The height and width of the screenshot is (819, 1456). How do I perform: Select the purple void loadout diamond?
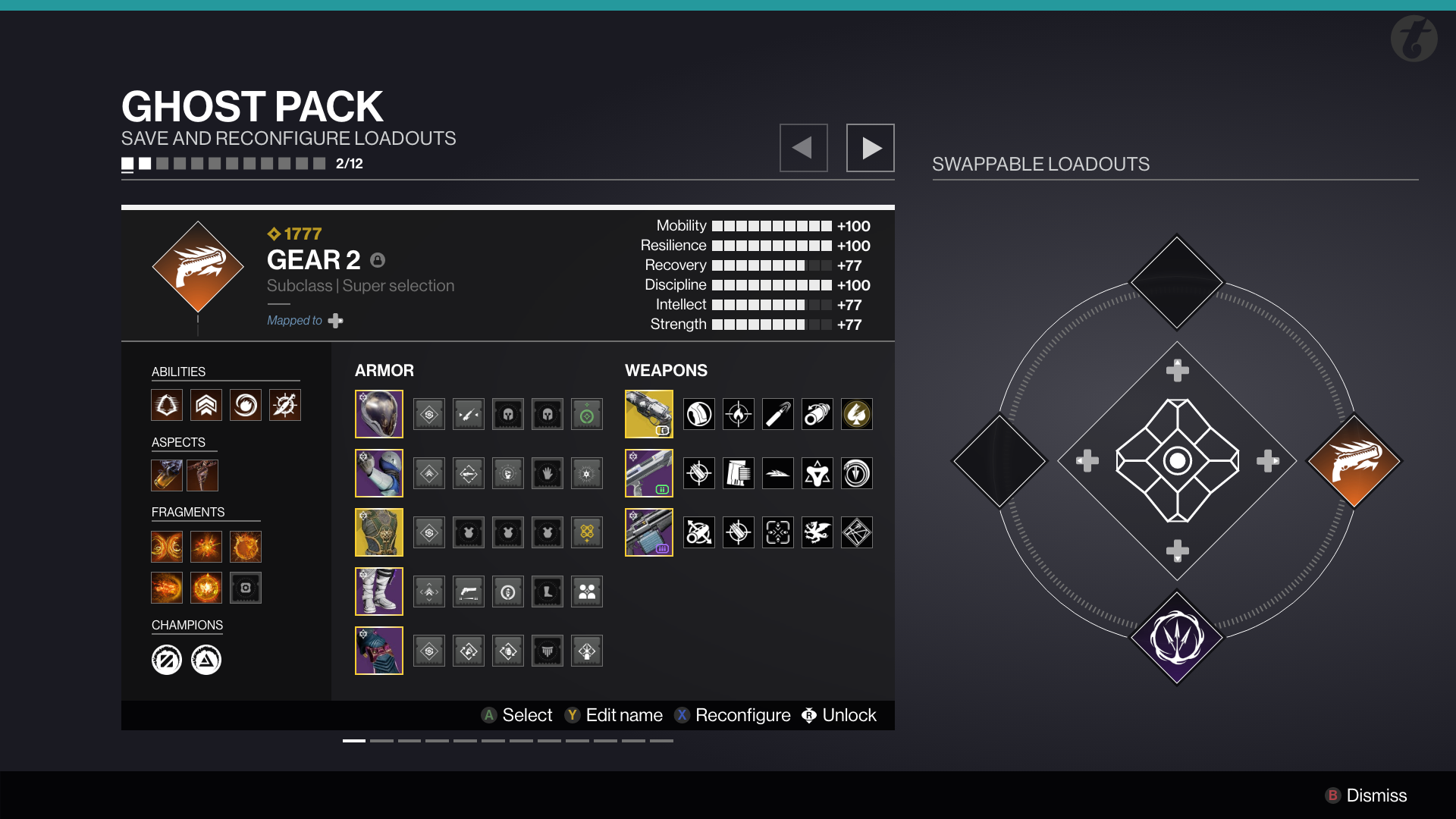coord(1176,638)
